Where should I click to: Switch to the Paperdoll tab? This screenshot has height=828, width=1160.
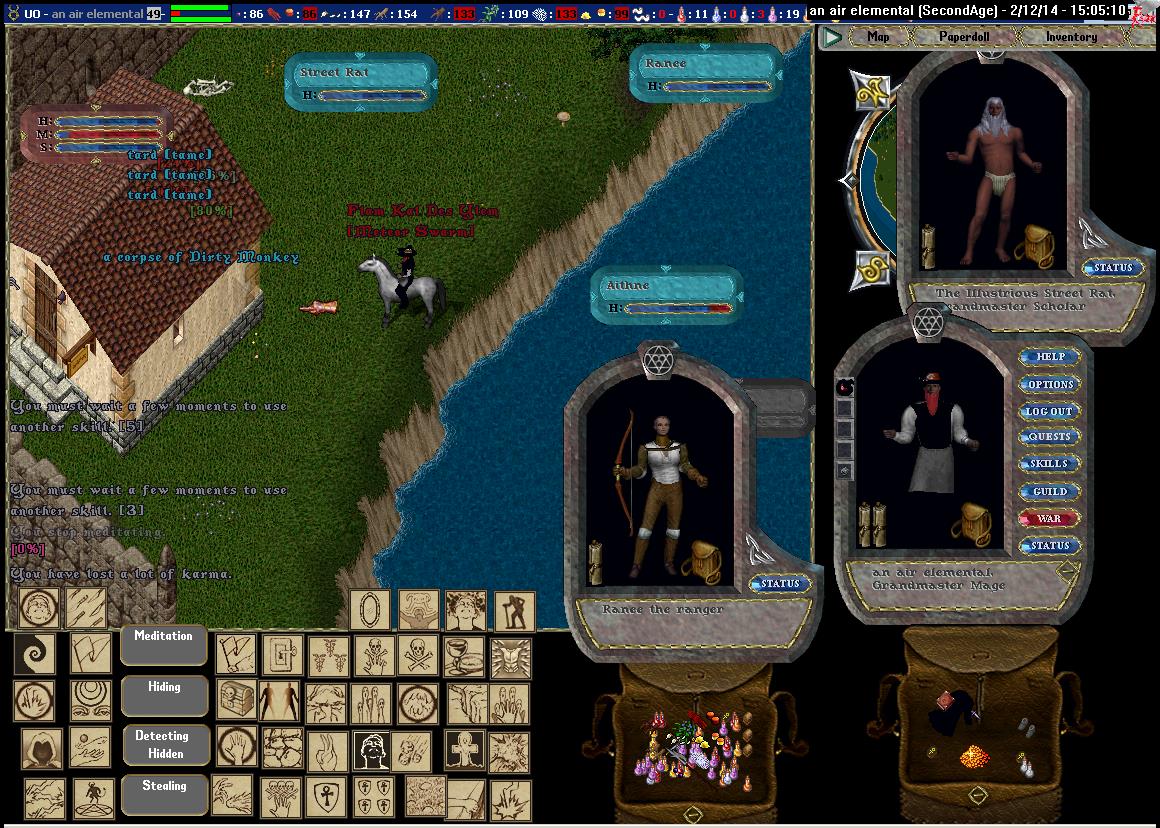[x=963, y=37]
